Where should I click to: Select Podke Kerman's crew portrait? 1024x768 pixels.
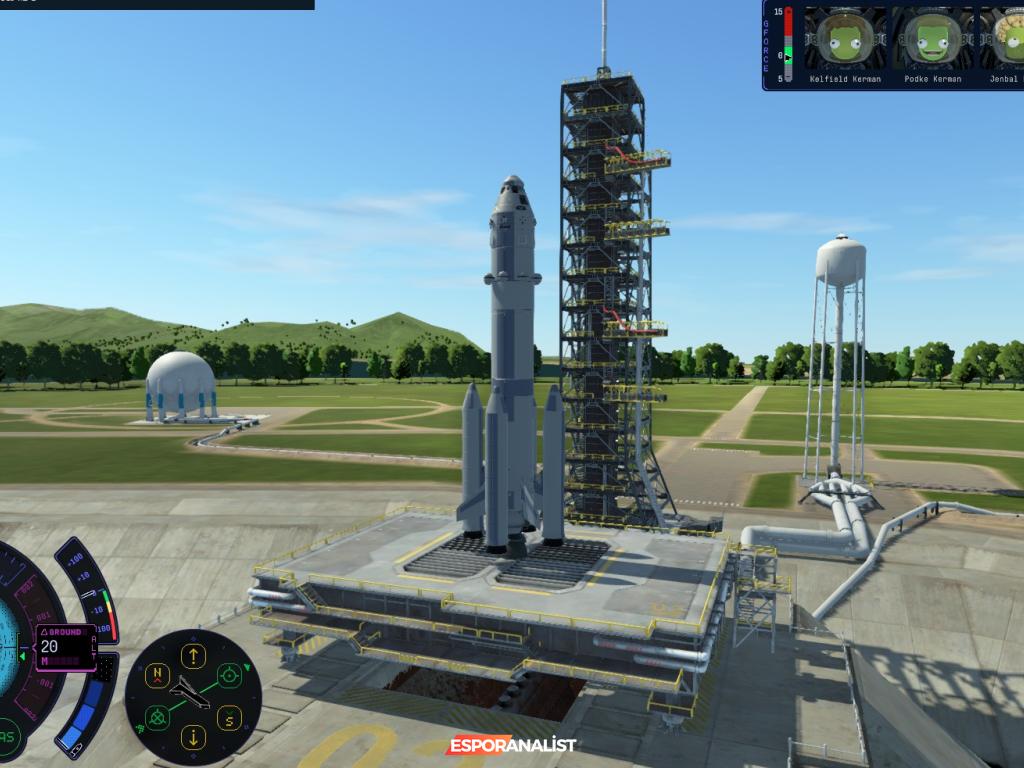[932, 38]
